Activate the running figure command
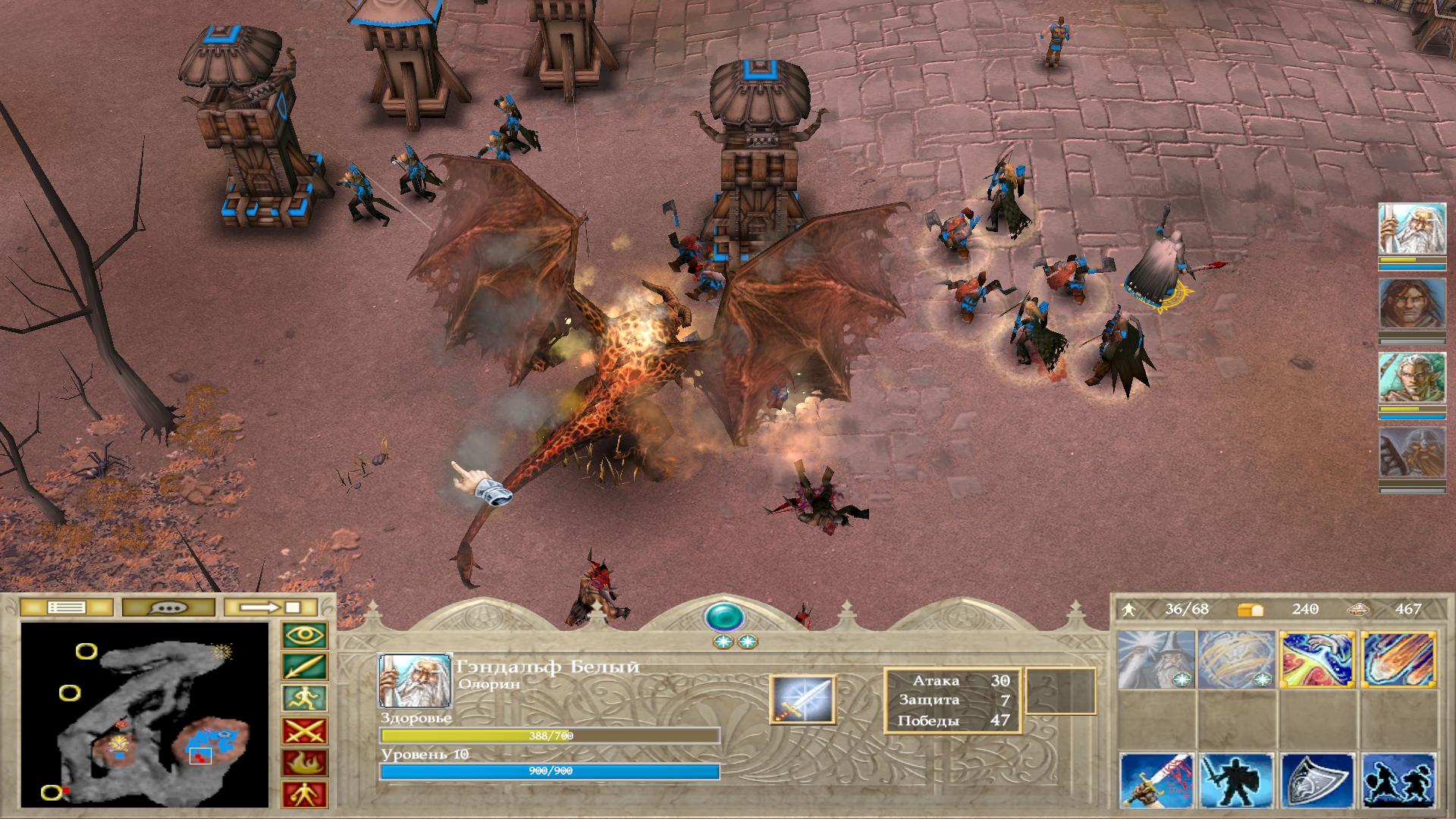 point(305,698)
